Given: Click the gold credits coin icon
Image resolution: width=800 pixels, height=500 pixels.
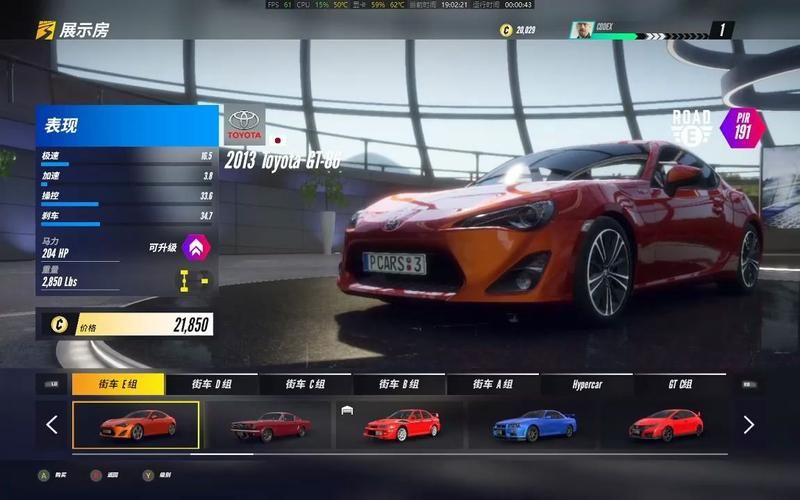Looking at the screenshot, I should [506, 30].
